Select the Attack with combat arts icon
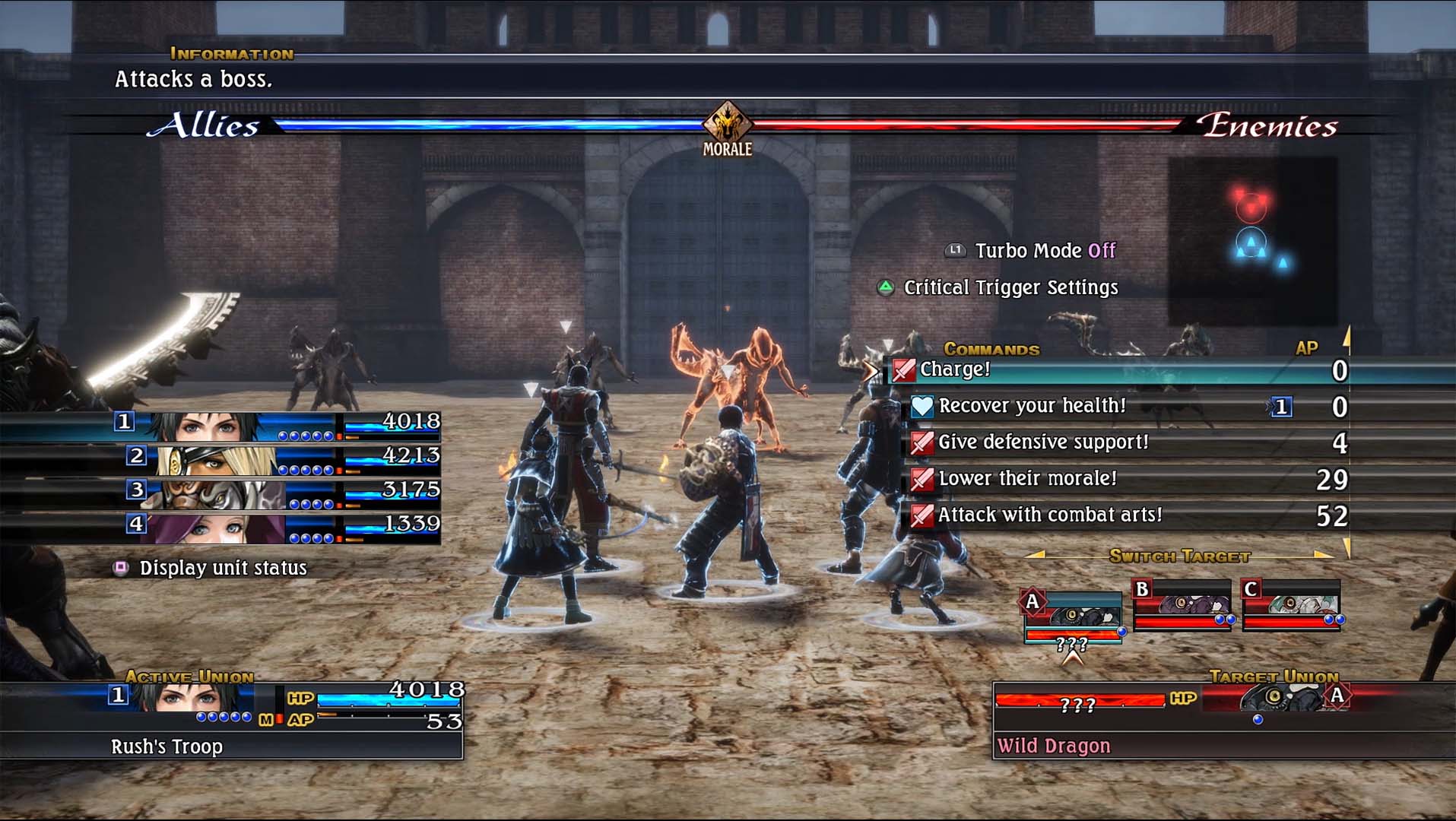 [x=922, y=515]
